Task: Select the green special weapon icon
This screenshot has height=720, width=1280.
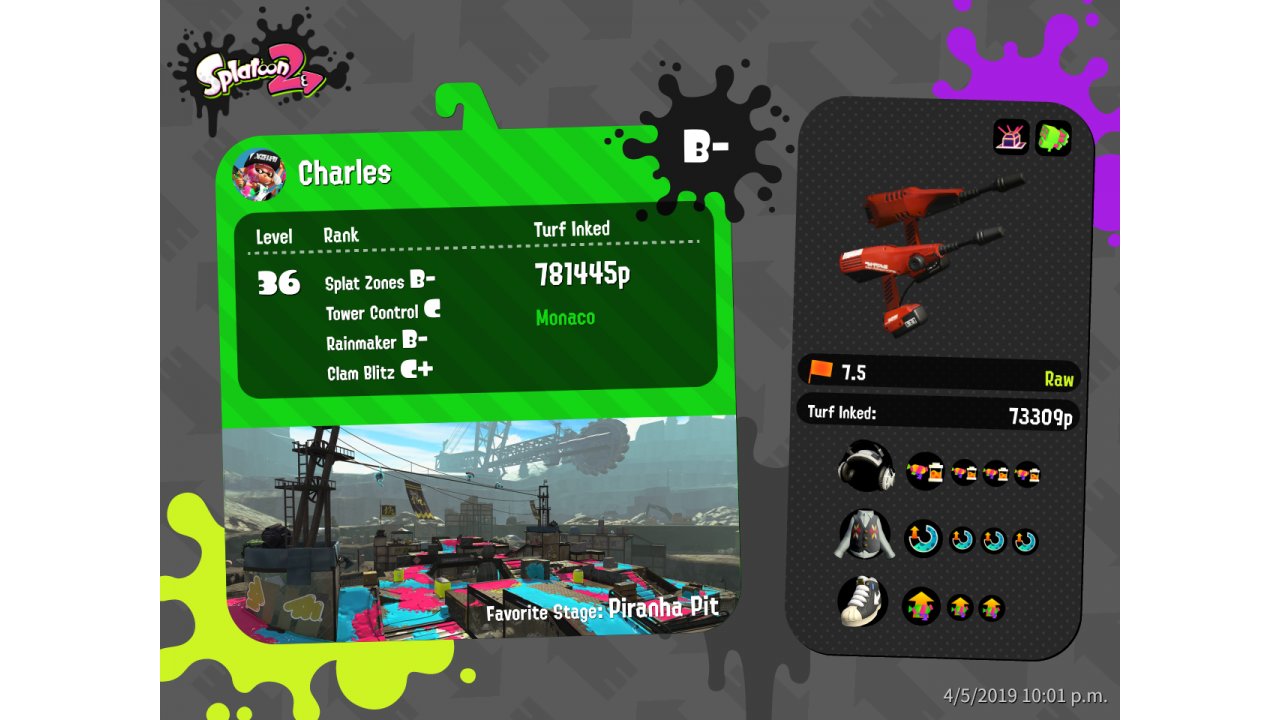Action: click(1053, 138)
